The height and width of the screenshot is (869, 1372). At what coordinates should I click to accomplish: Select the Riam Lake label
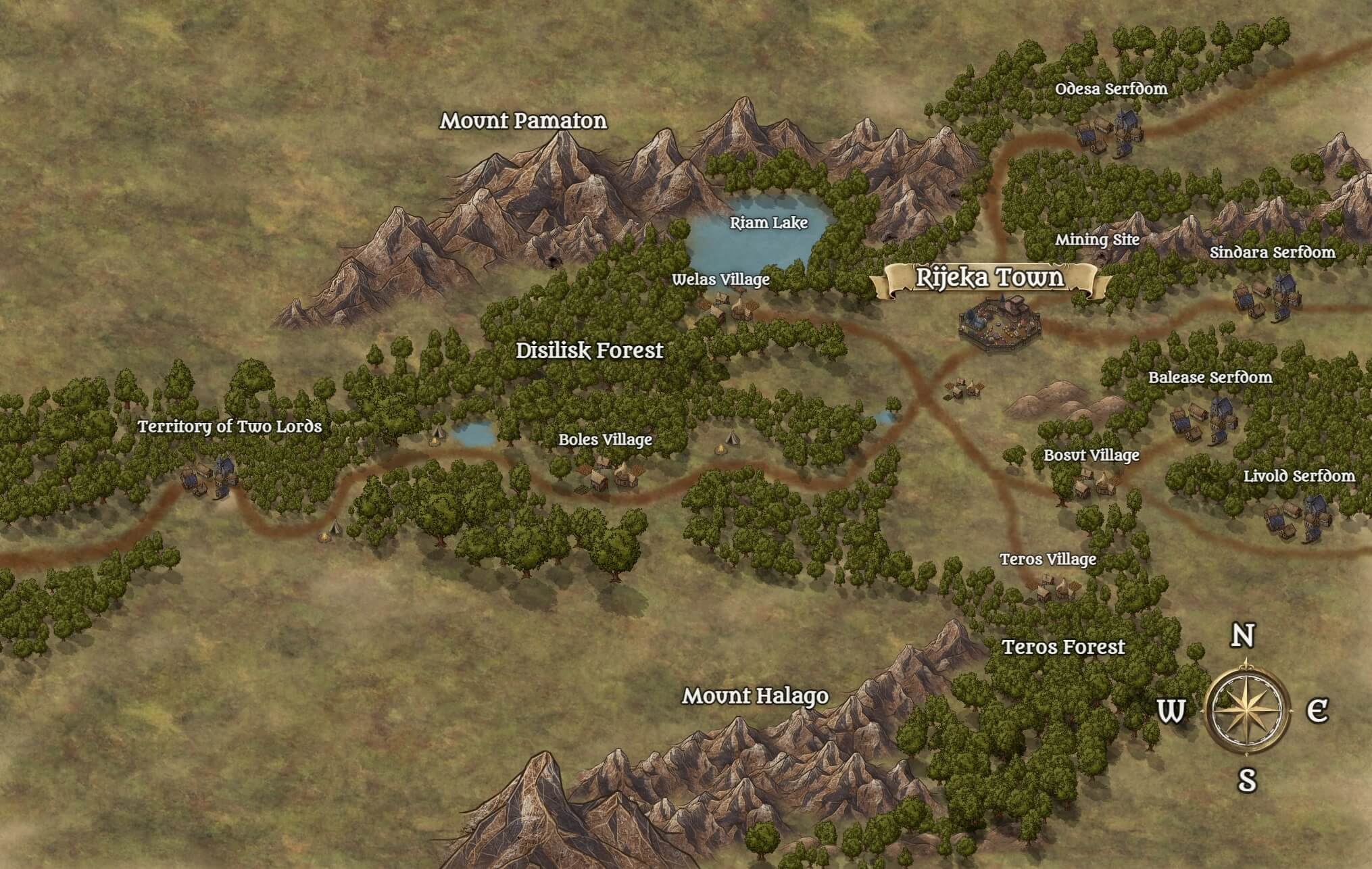pyautogui.click(x=768, y=222)
